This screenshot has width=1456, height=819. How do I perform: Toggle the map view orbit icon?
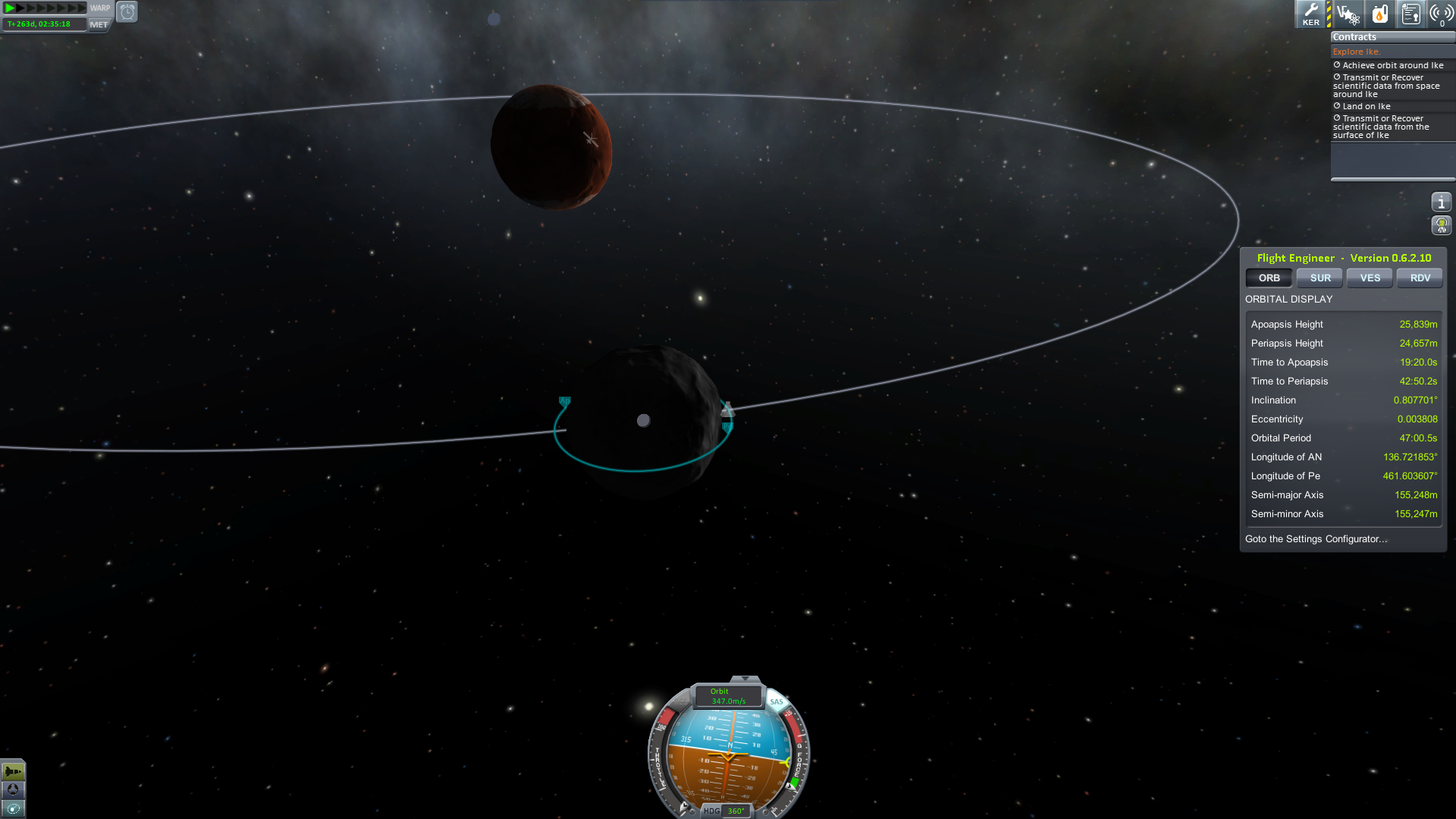coord(13,808)
